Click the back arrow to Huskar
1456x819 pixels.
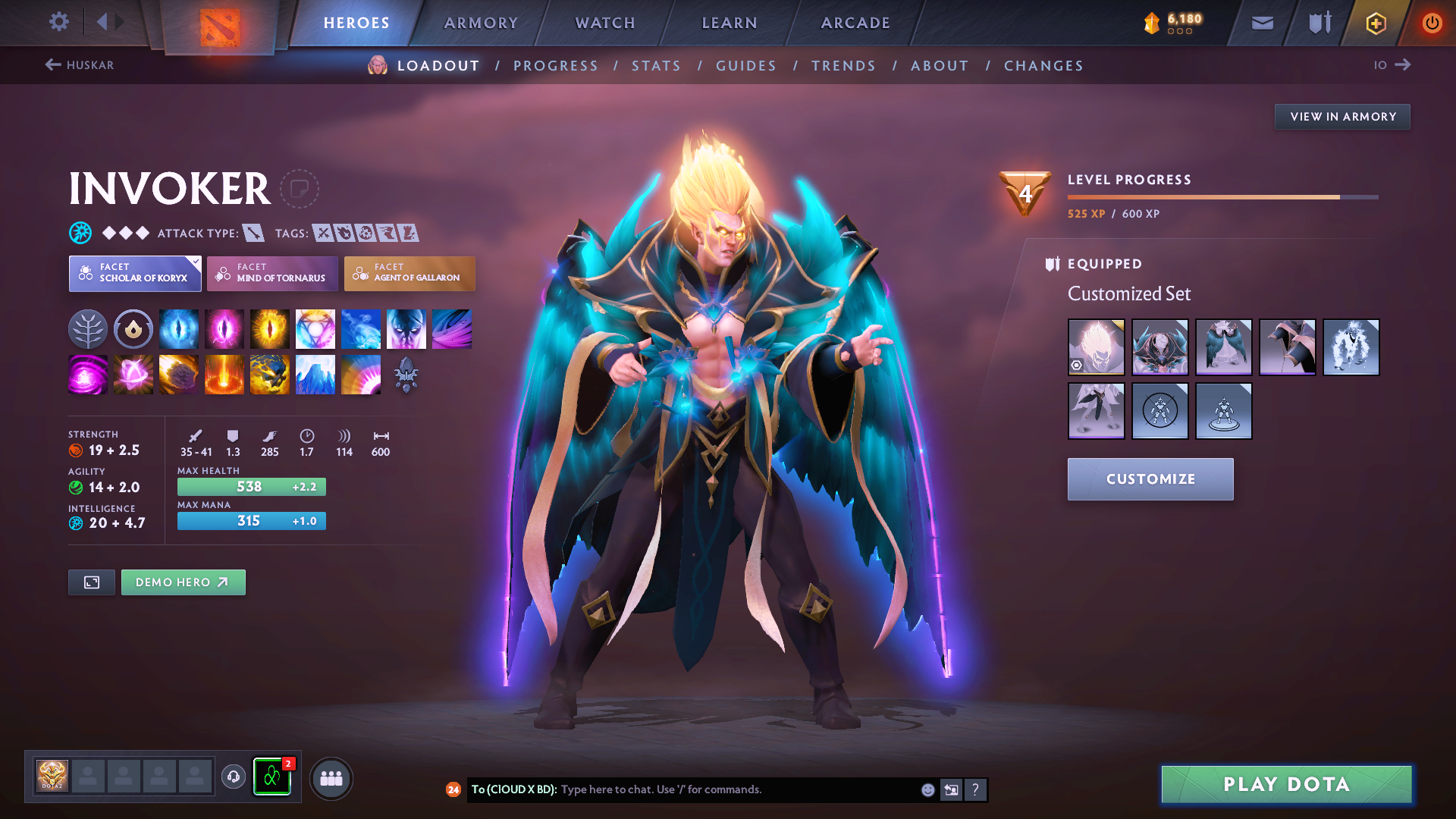(52, 65)
